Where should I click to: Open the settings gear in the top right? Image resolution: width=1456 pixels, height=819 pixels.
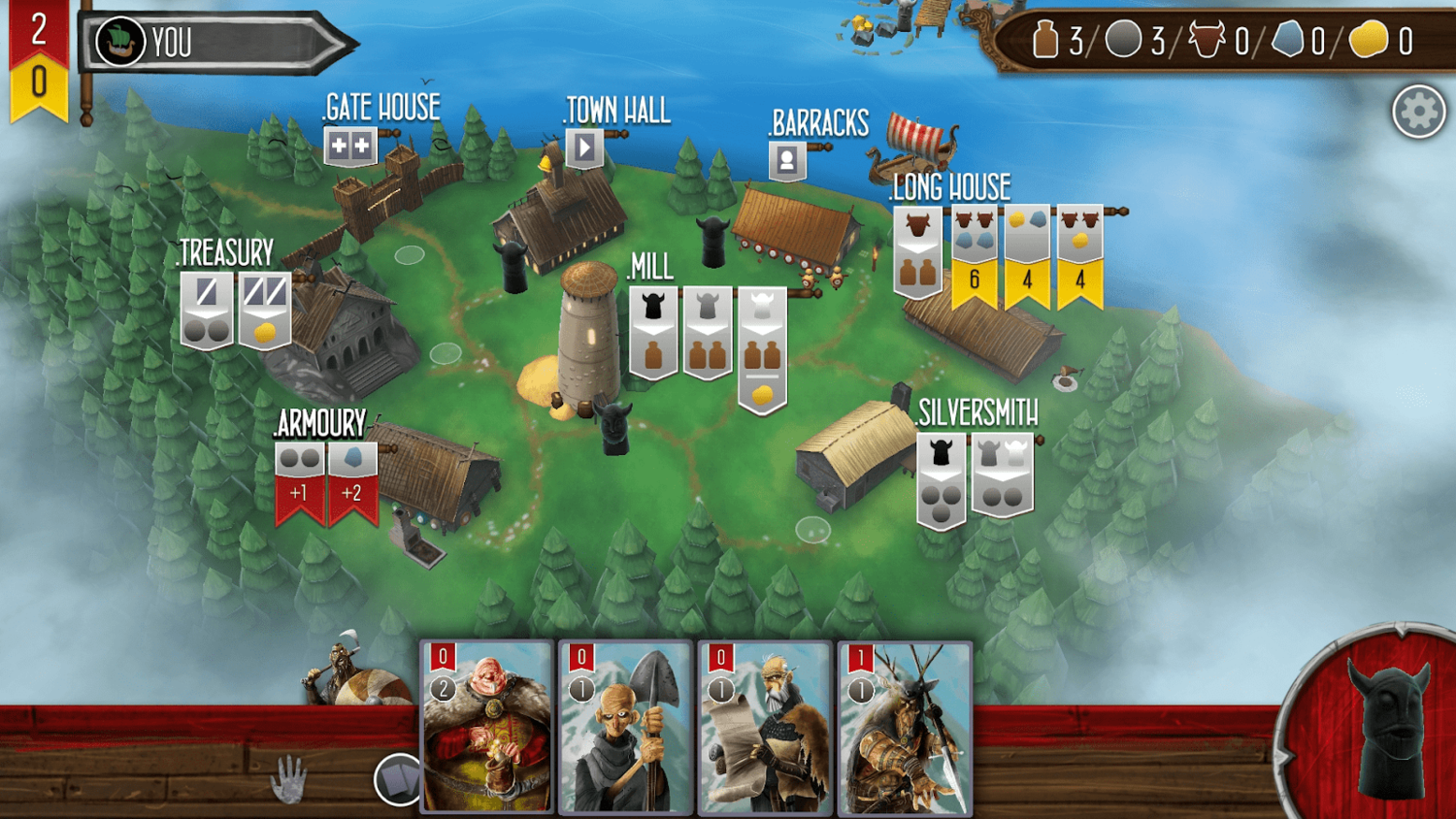point(1418,110)
